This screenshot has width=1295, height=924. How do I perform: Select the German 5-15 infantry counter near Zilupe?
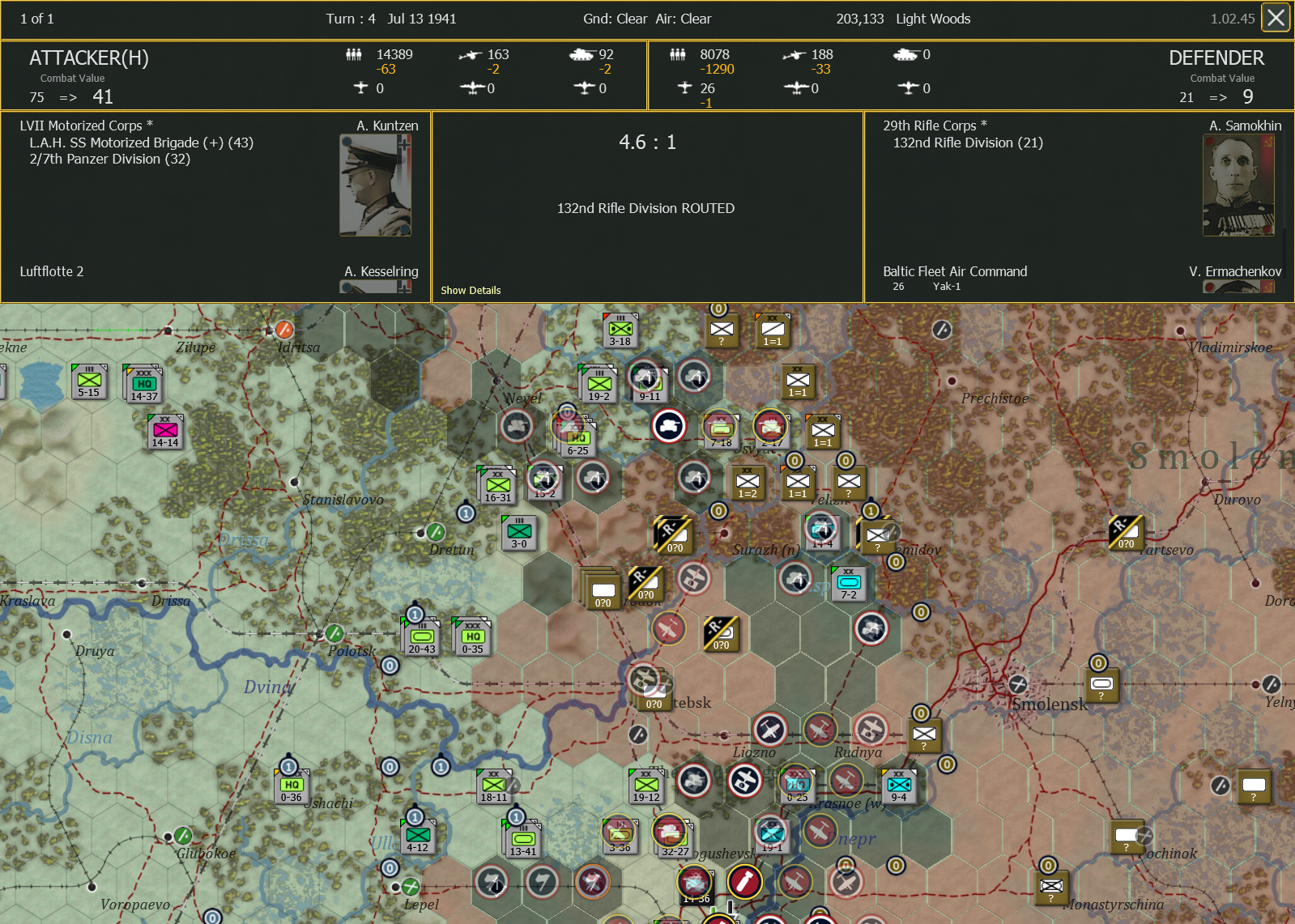(91, 381)
